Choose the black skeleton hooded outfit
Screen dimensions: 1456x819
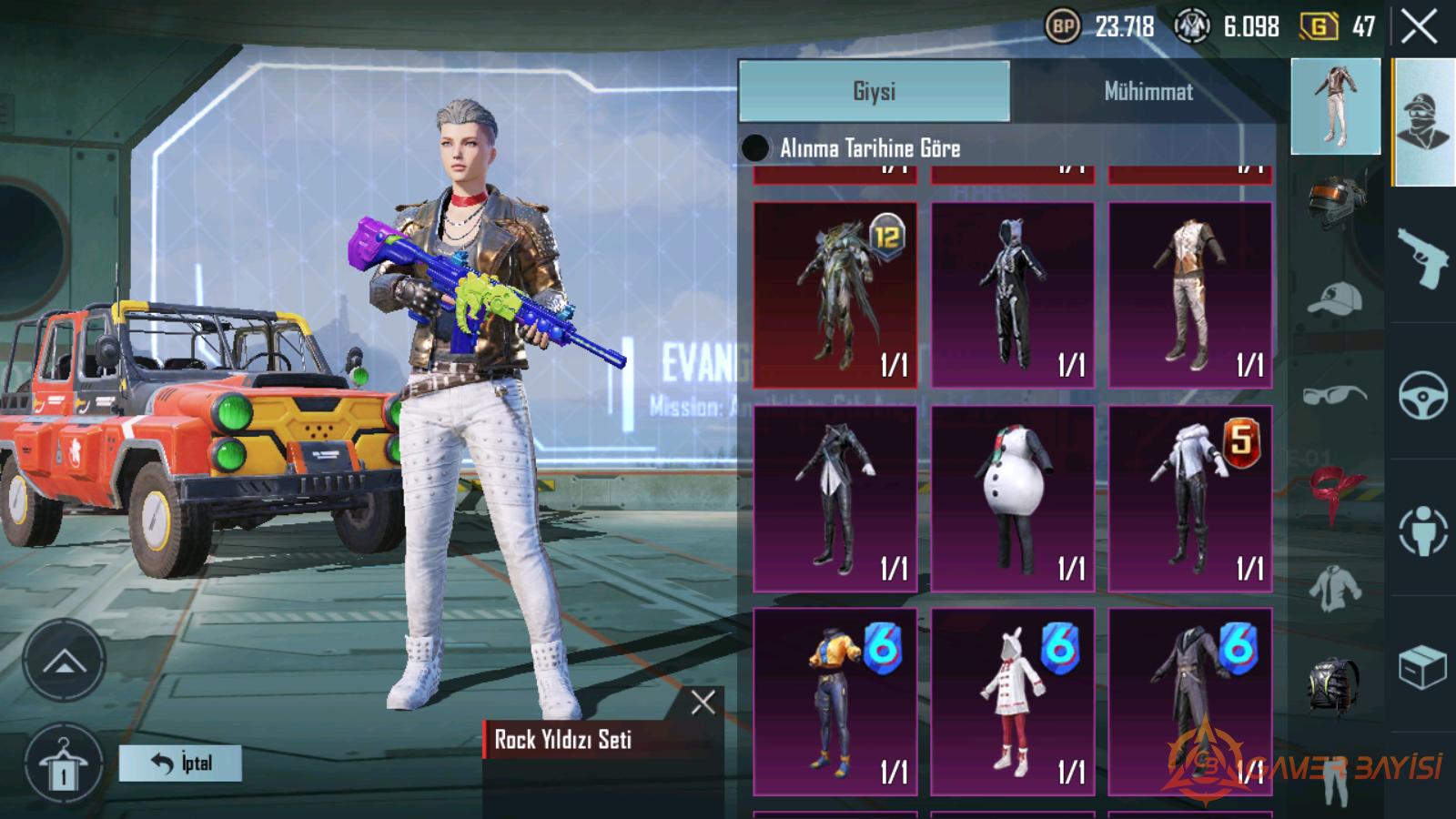[x=1012, y=295]
